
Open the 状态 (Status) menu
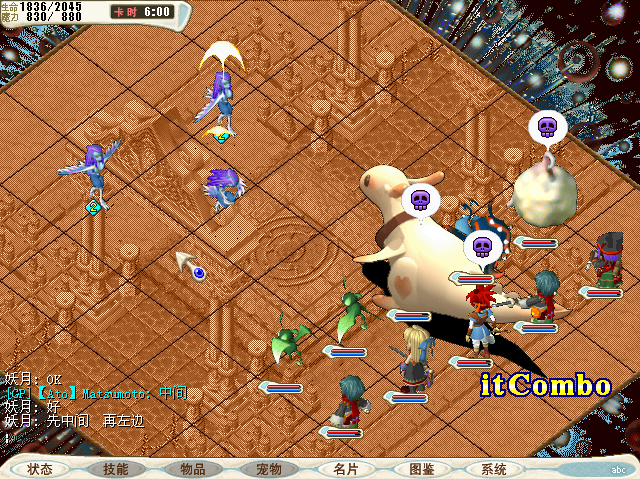click(41, 469)
